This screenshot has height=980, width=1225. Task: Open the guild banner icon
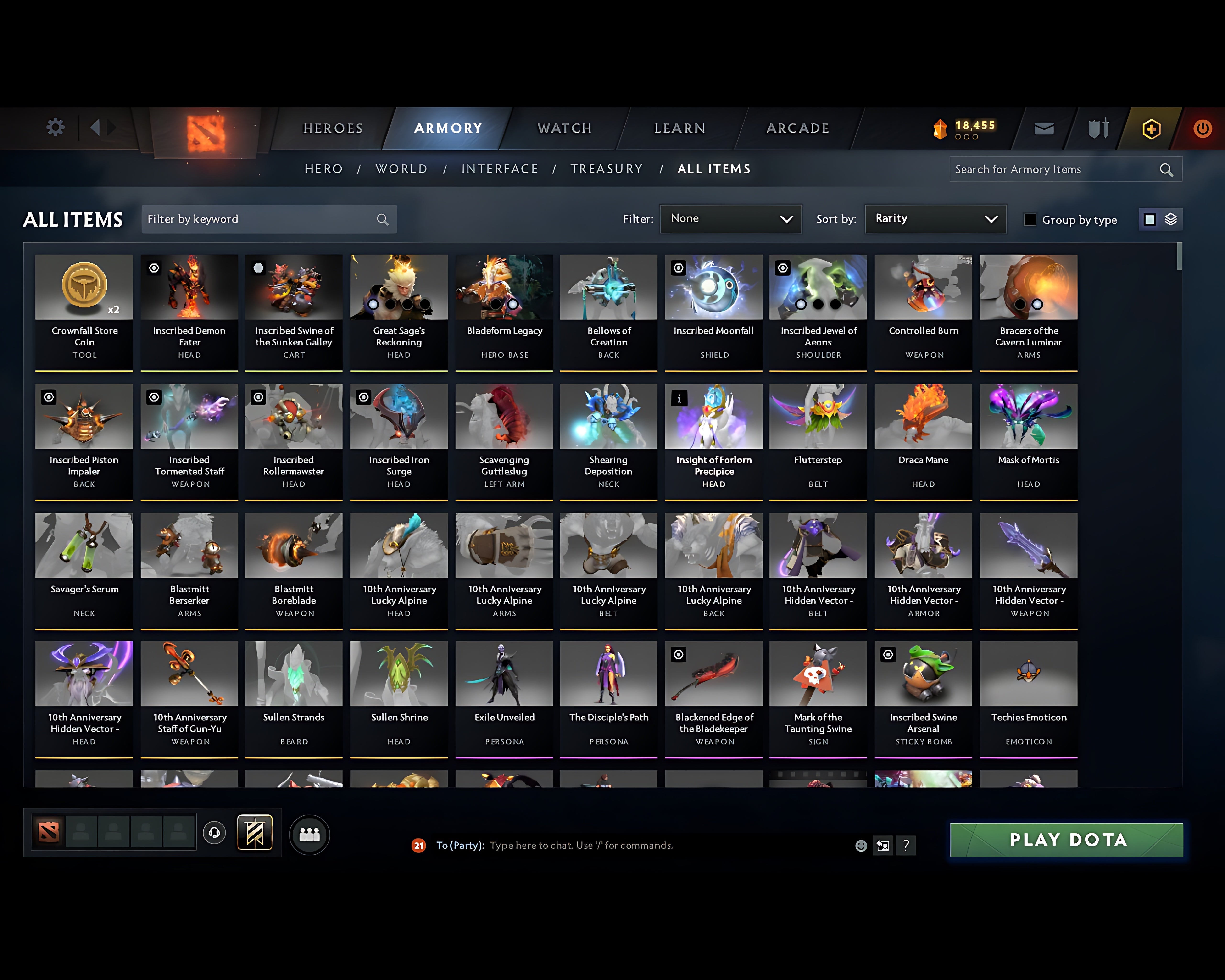point(255,833)
